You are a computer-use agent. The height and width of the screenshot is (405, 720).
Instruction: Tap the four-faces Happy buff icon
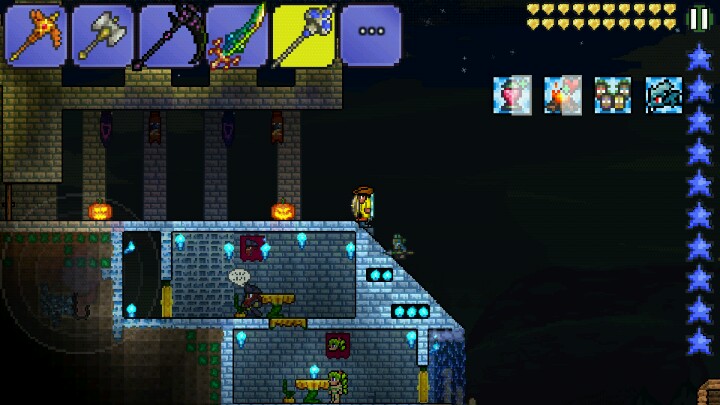coord(613,95)
